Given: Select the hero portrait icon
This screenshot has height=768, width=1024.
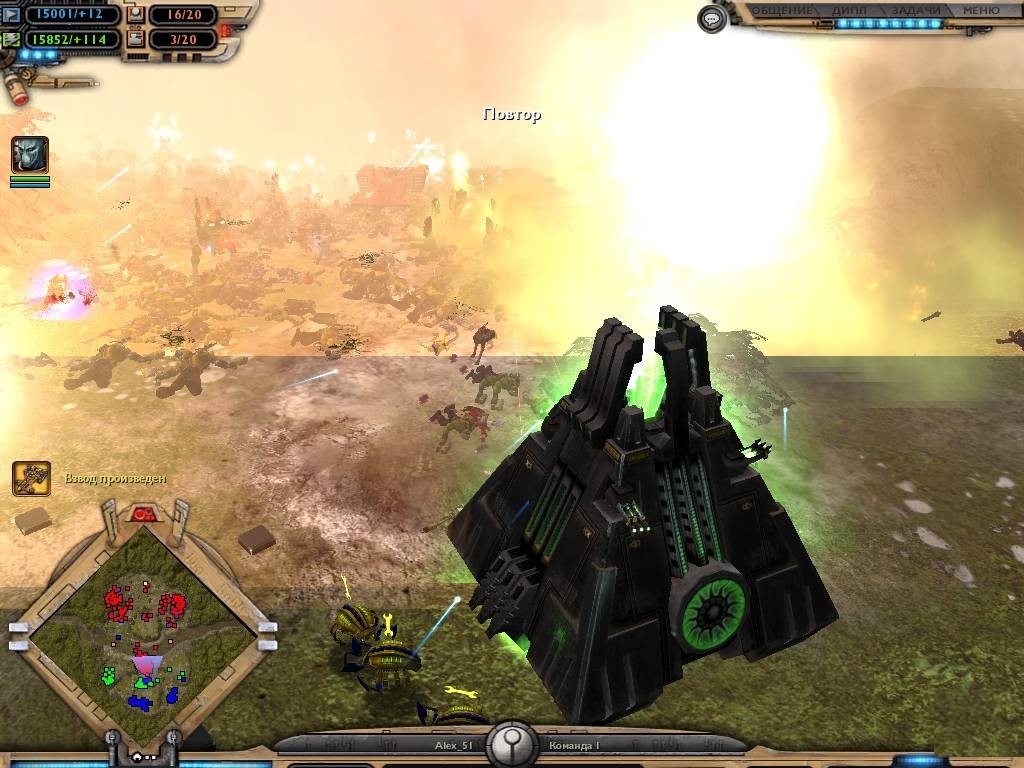Looking at the screenshot, I should point(30,155).
